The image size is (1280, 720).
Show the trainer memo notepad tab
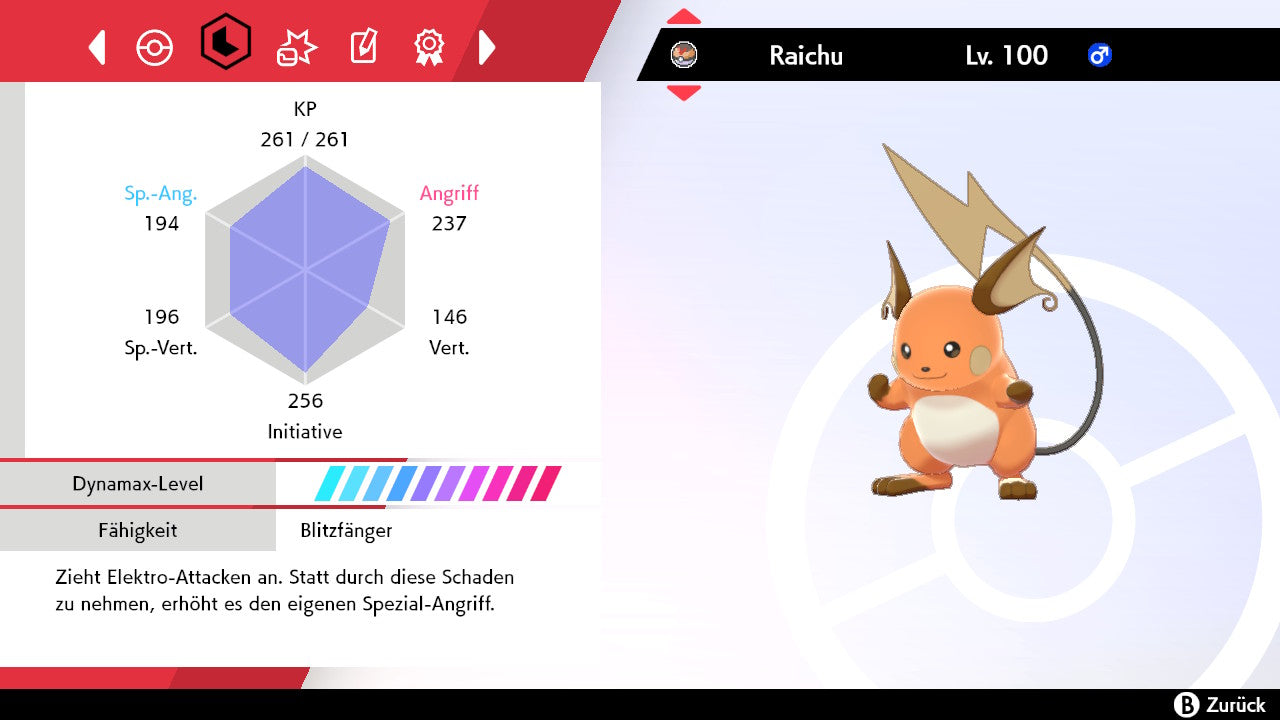362,47
